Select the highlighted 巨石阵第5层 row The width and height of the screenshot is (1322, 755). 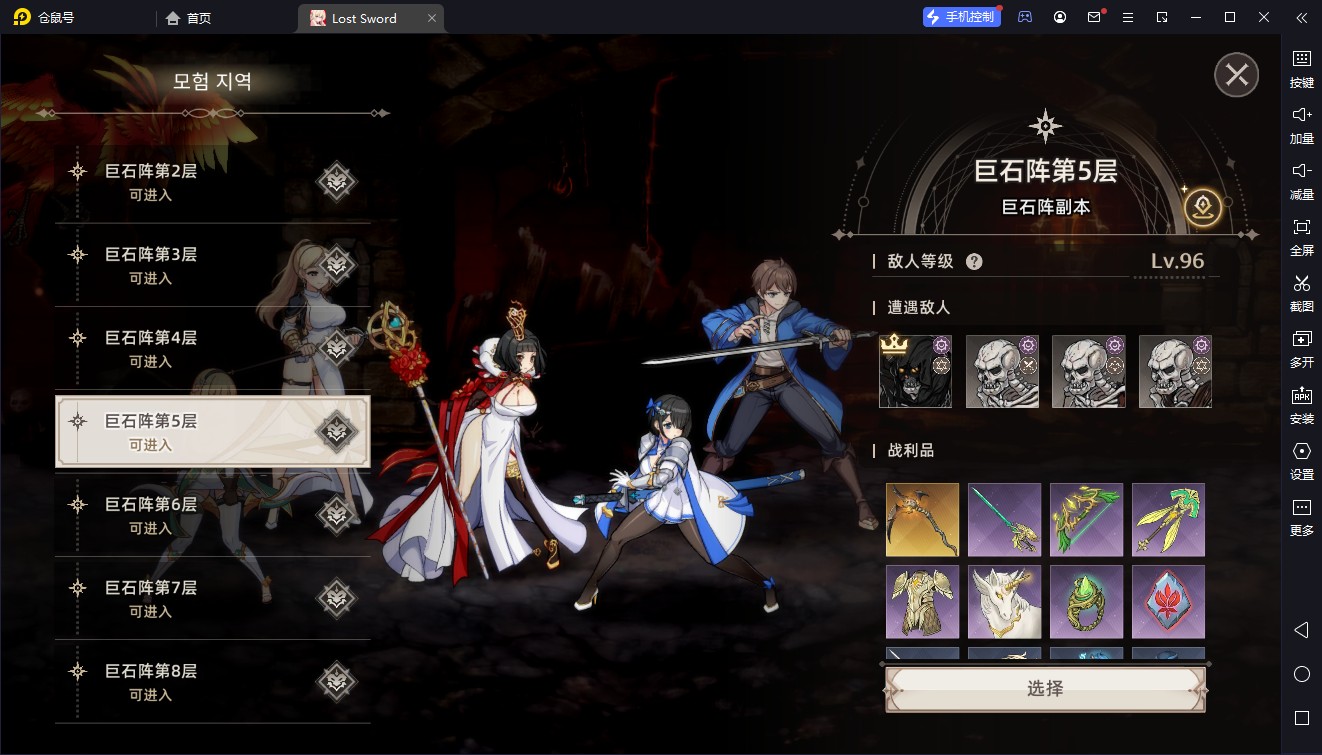point(212,432)
